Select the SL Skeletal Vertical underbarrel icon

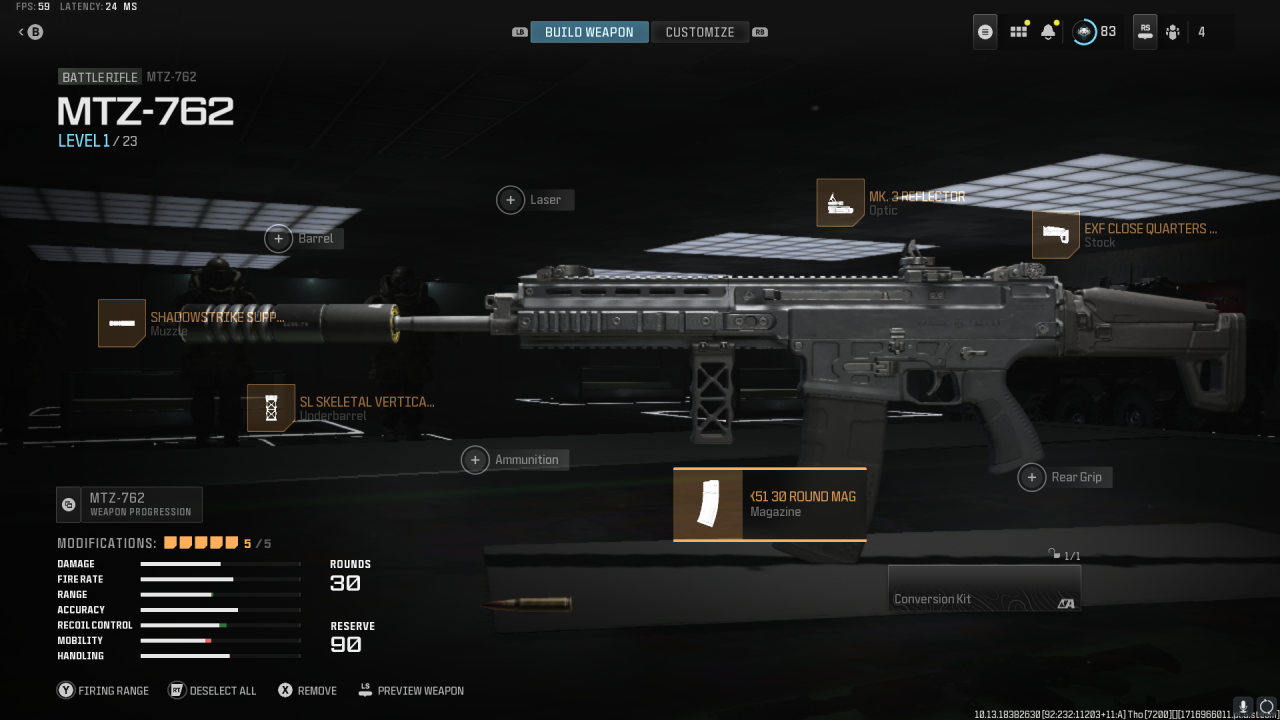point(271,408)
